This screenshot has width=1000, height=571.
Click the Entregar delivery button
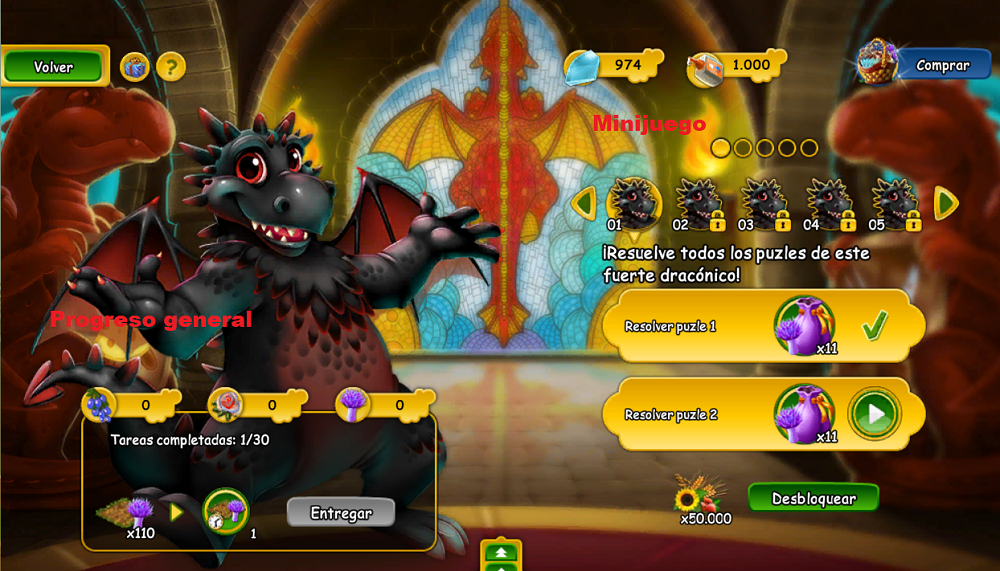coord(341,513)
